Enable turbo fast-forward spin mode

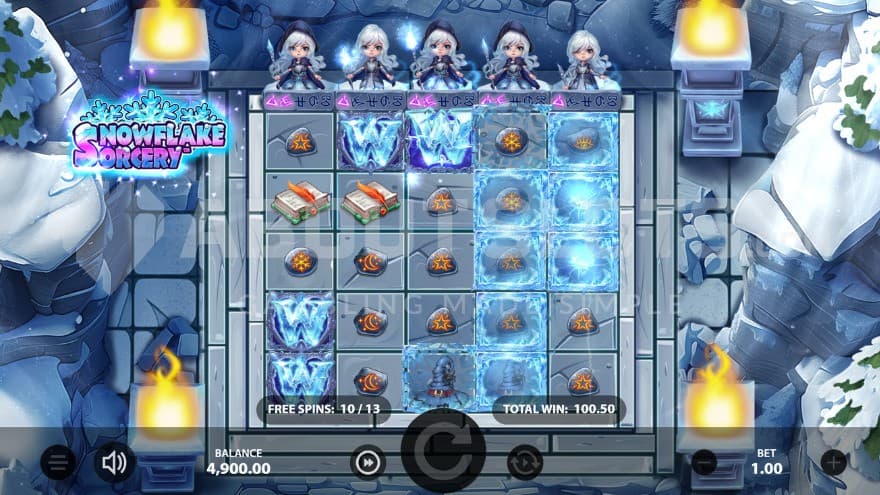click(369, 462)
